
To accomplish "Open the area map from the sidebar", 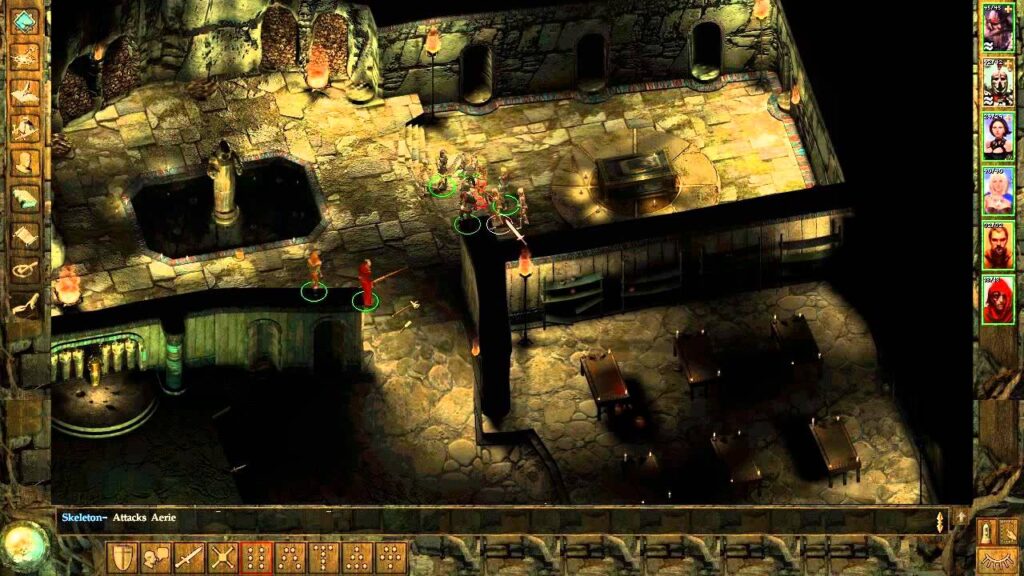I will click(x=25, y=56).
